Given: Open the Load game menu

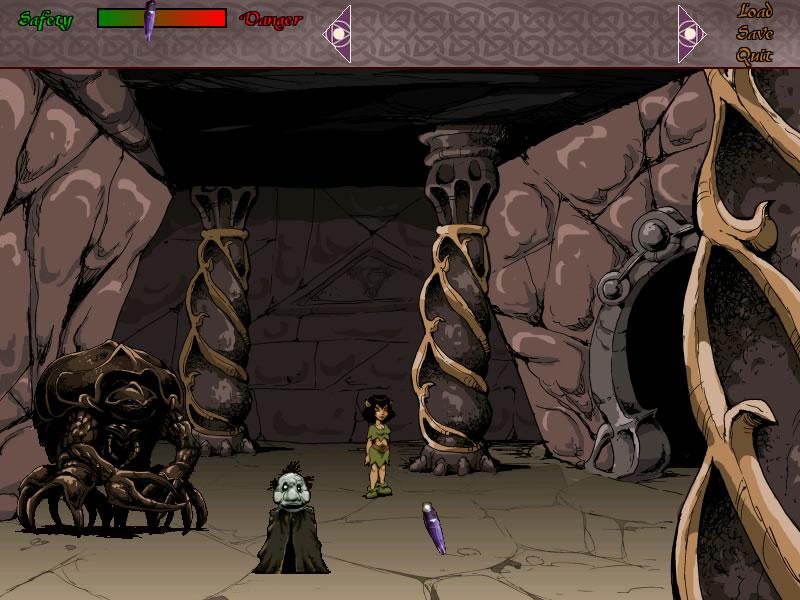Looking at the screenshot, I should (x=755, y=12).
